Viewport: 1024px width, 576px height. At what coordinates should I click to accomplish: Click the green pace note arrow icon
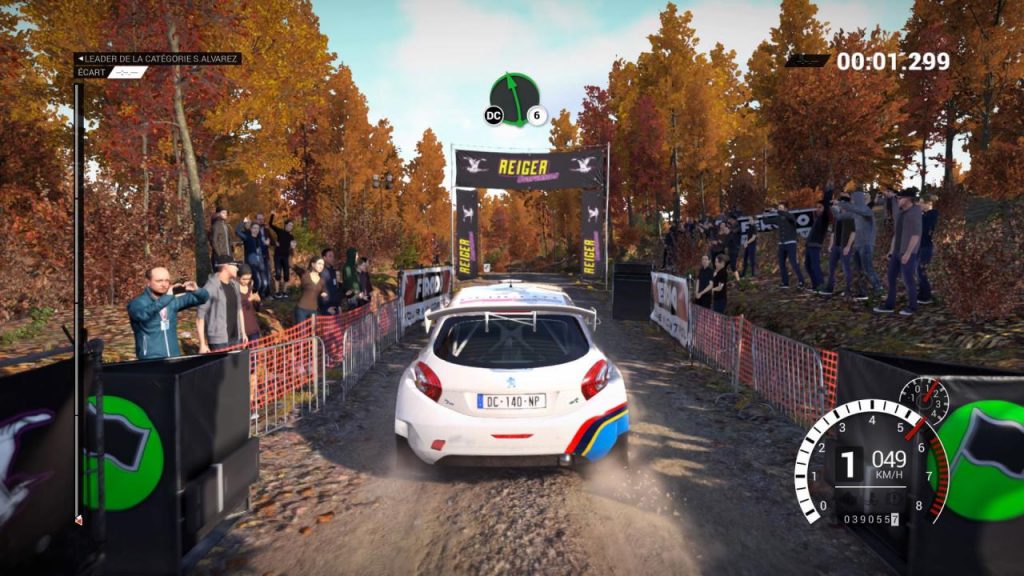(515, 97)
